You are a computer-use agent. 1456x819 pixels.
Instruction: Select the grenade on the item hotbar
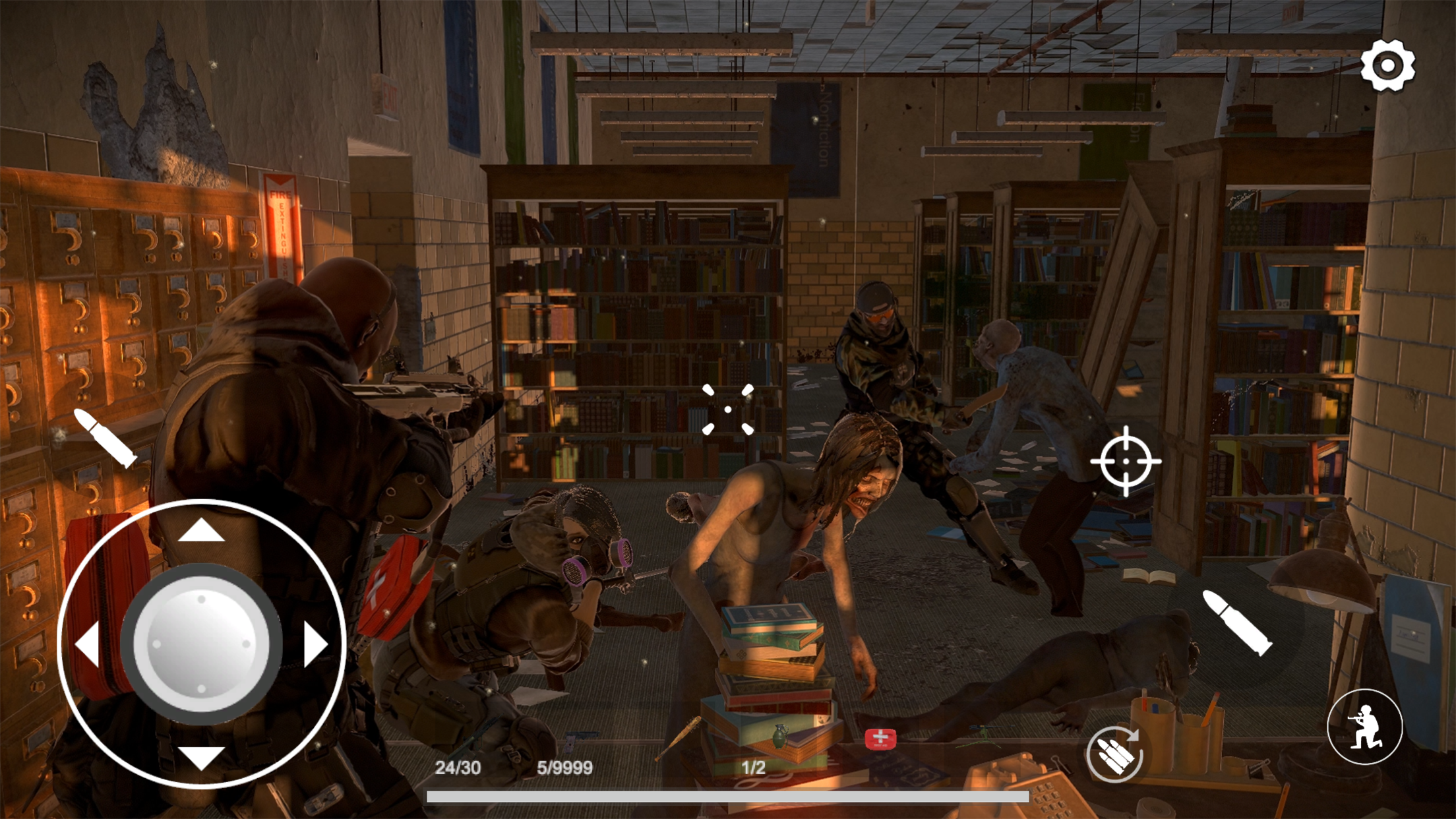coord(781,737)
